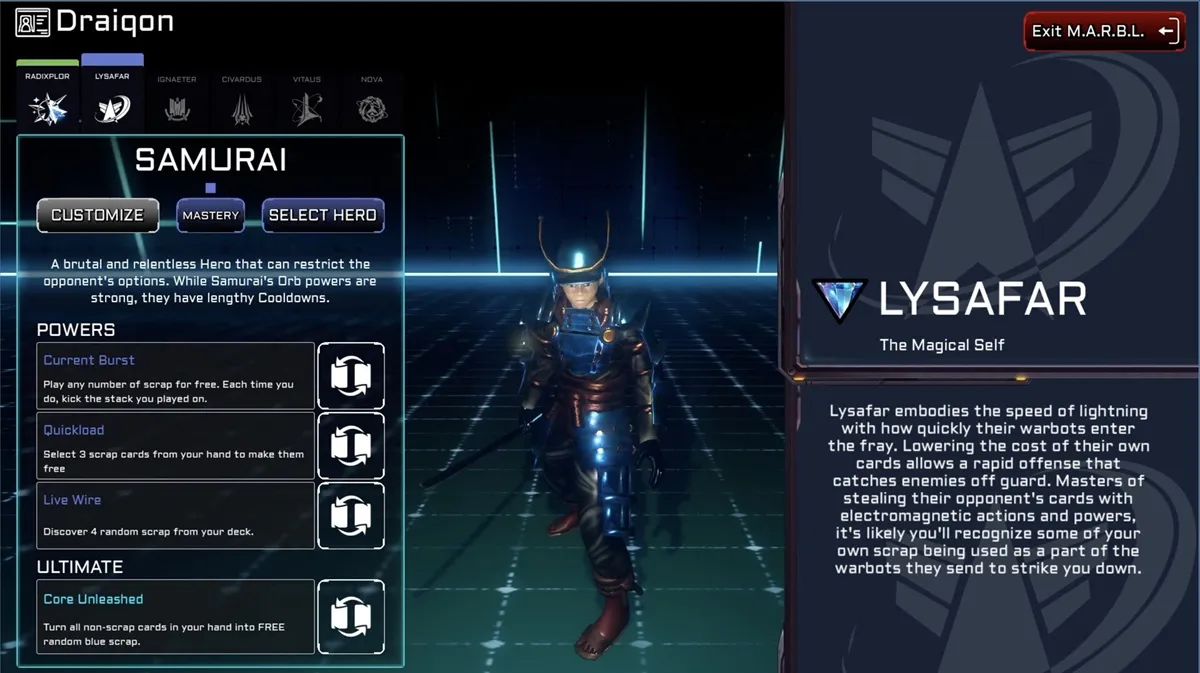Click the swap icon beside Current Burst
This screenshot has width=1200, height=673.
[x=350, y=376]
